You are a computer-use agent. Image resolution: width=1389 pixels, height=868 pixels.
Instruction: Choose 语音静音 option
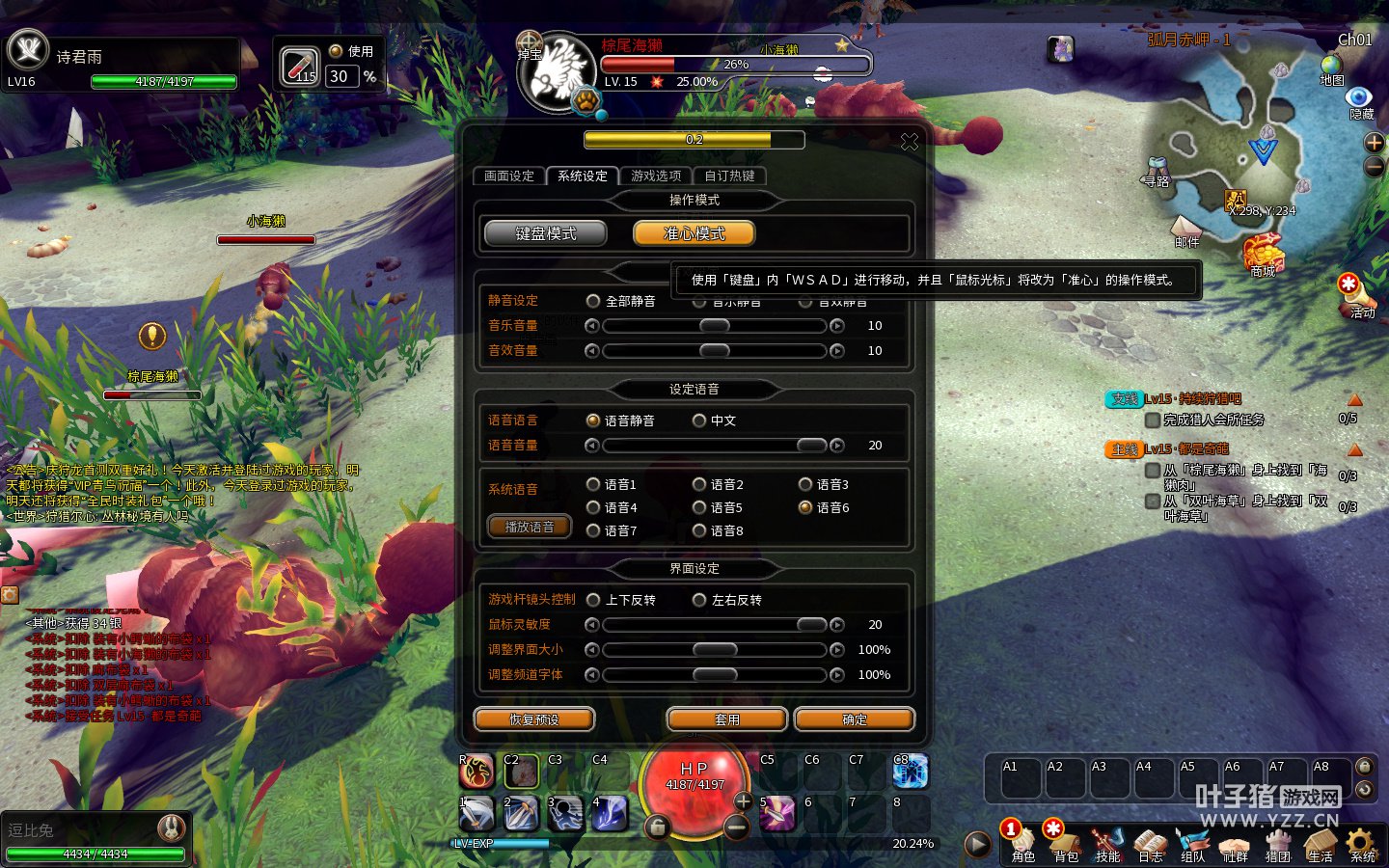593,420
